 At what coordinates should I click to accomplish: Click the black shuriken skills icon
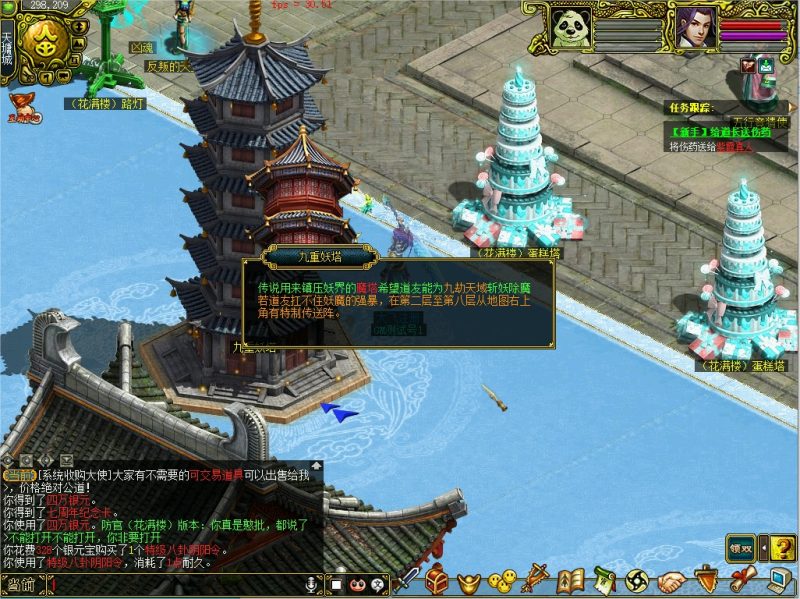pyautogui.click(x=637, y=580)
